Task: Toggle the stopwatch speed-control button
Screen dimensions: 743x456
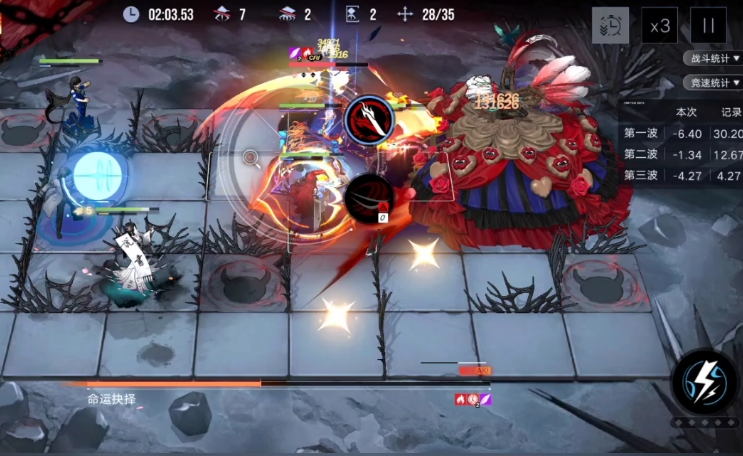Action: pos(611,25)
